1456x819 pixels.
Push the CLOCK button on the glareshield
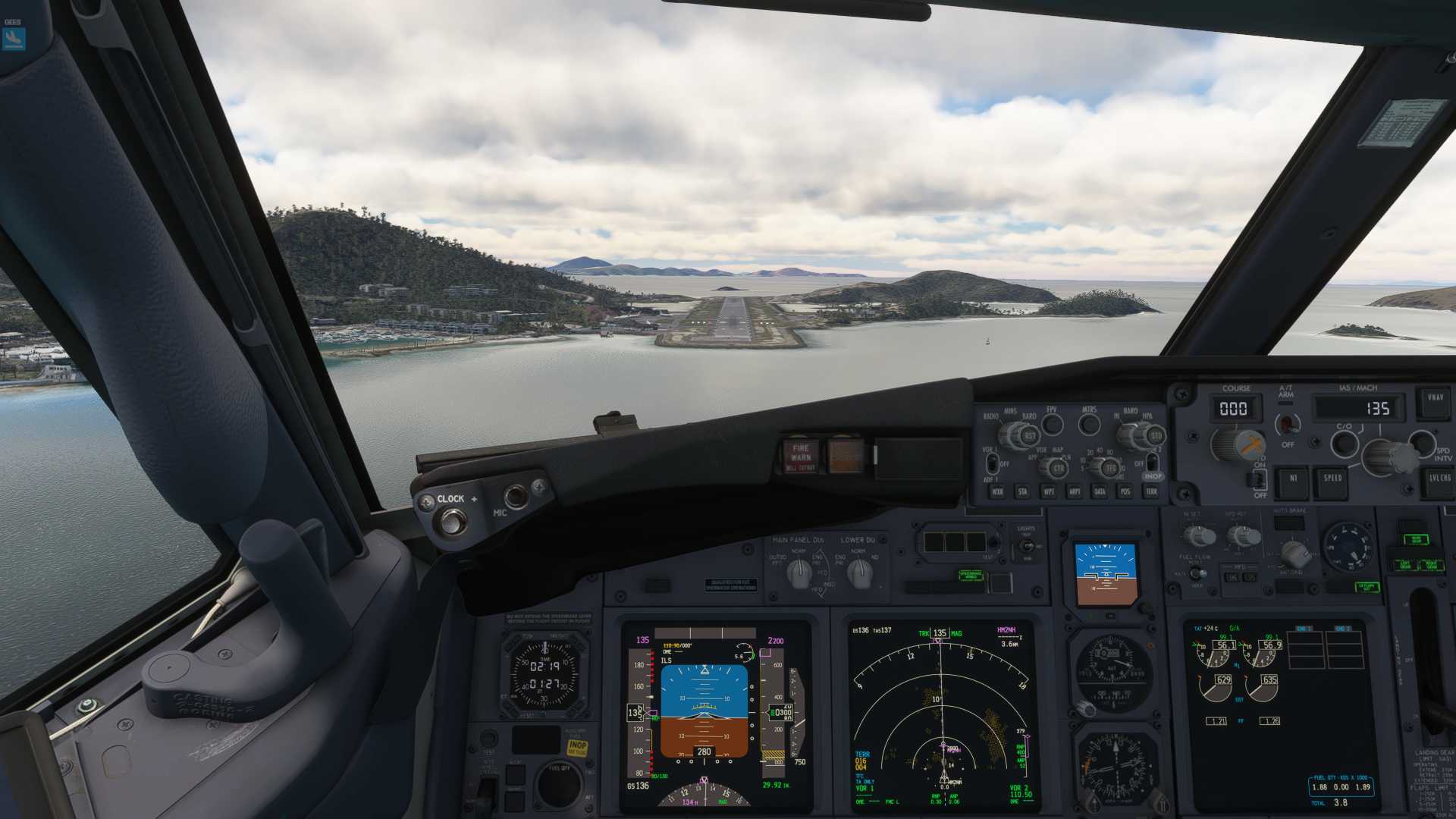pyautogui.click(x=453, y=521)
